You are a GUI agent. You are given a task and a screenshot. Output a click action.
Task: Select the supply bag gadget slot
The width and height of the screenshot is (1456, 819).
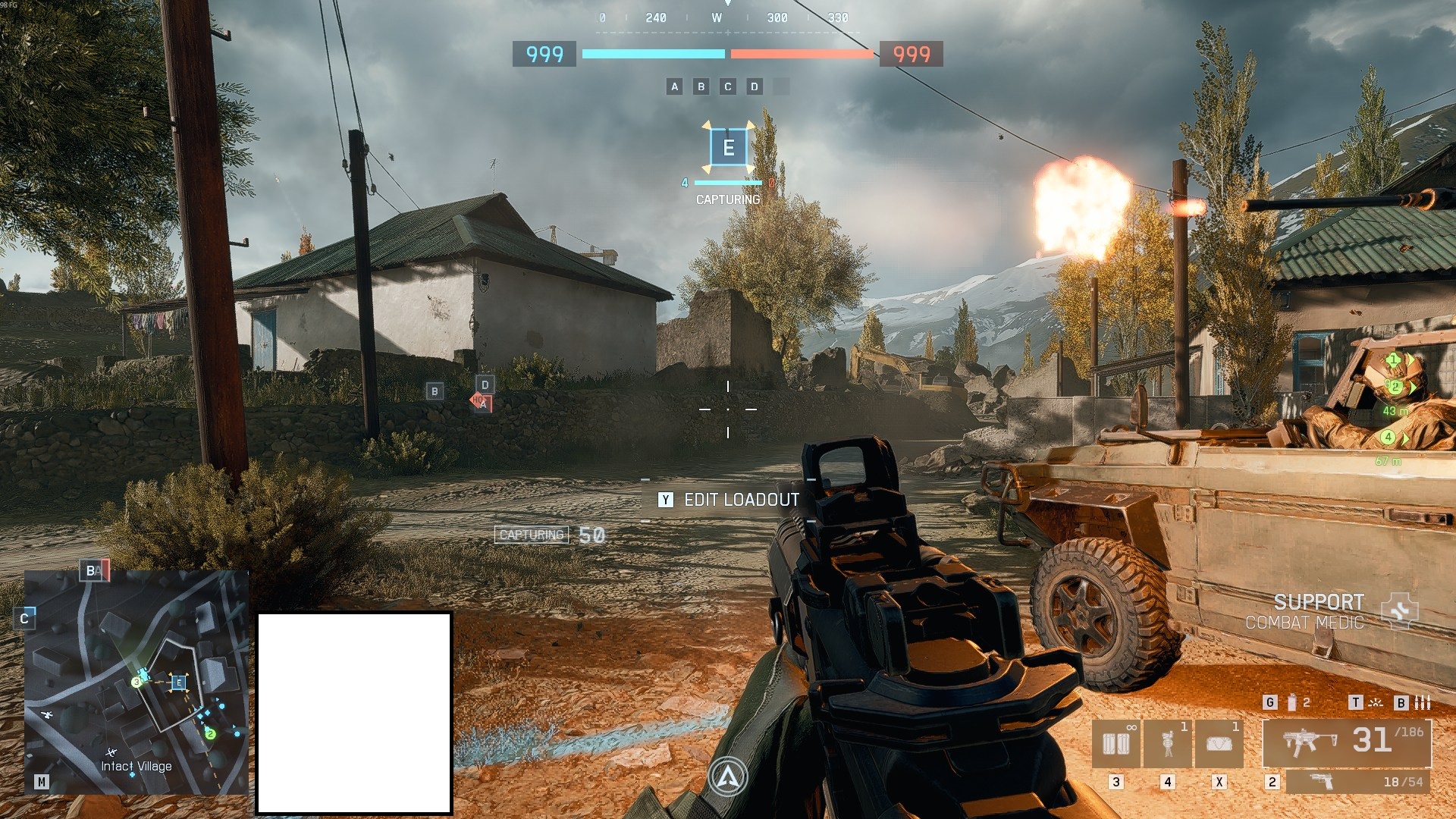pyautogui.click(x=1219, y=743)
